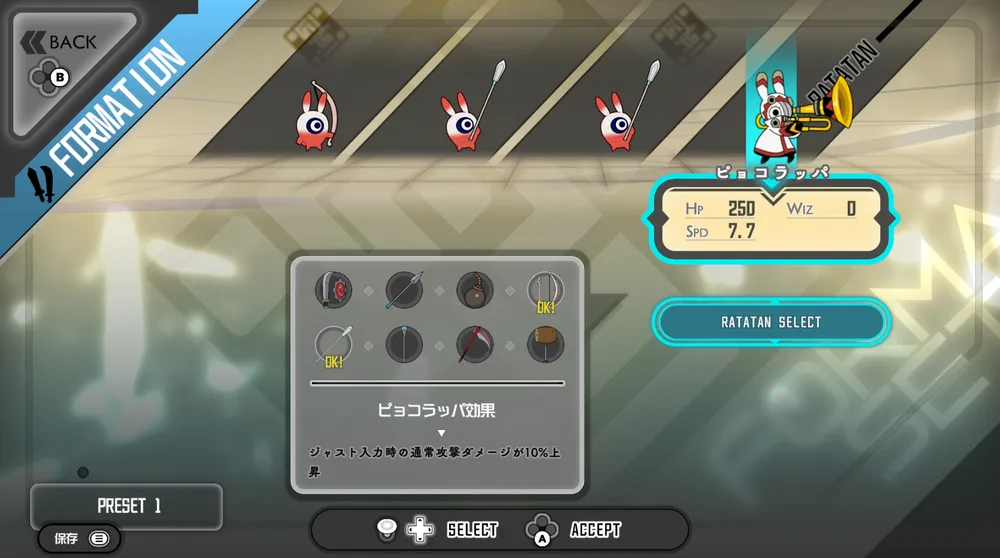1000x558 pixels.
Task: Select the green-handled spear weapon icon
Action: (x=404, y=290)
